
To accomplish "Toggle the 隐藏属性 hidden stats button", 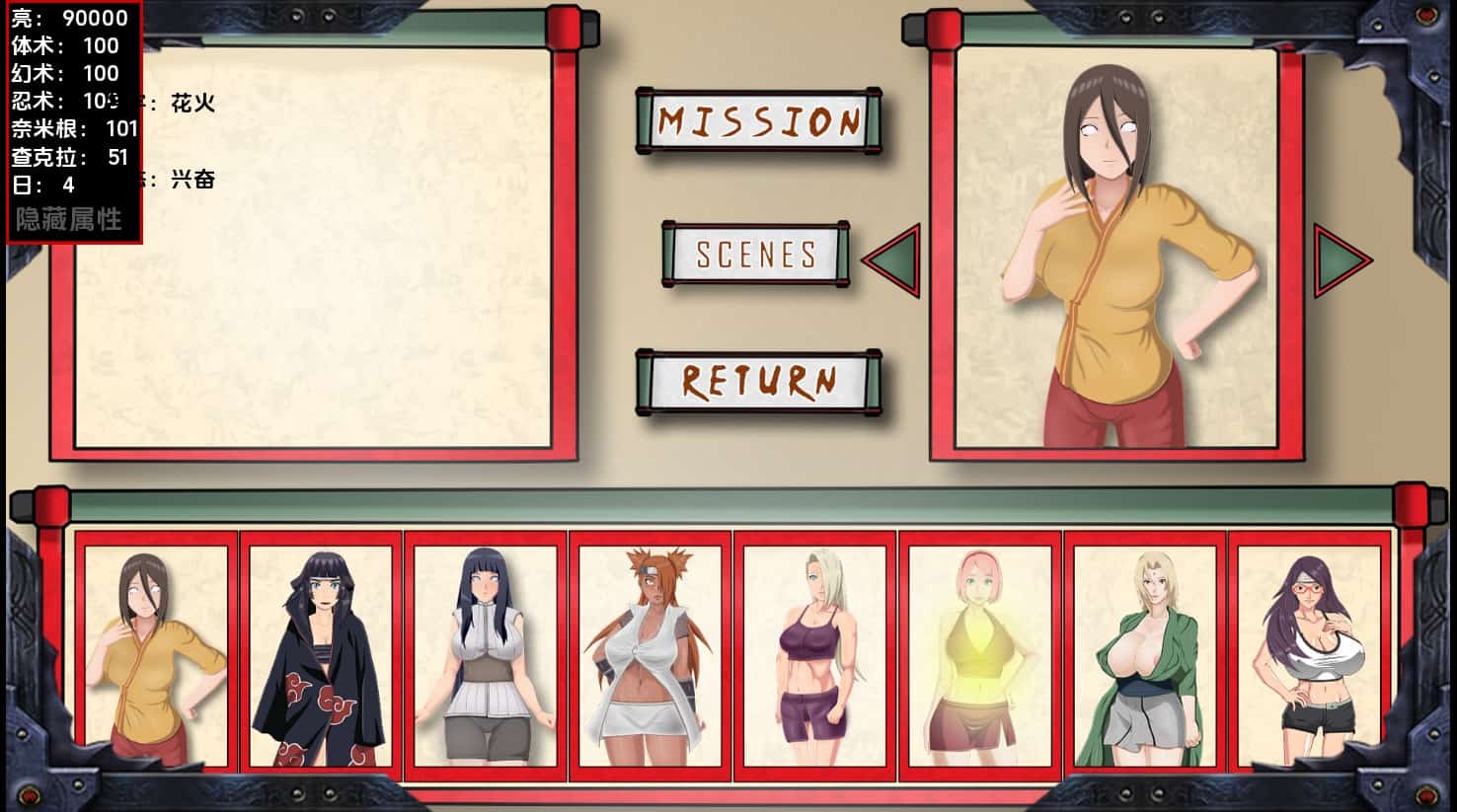I will (69, 219).
